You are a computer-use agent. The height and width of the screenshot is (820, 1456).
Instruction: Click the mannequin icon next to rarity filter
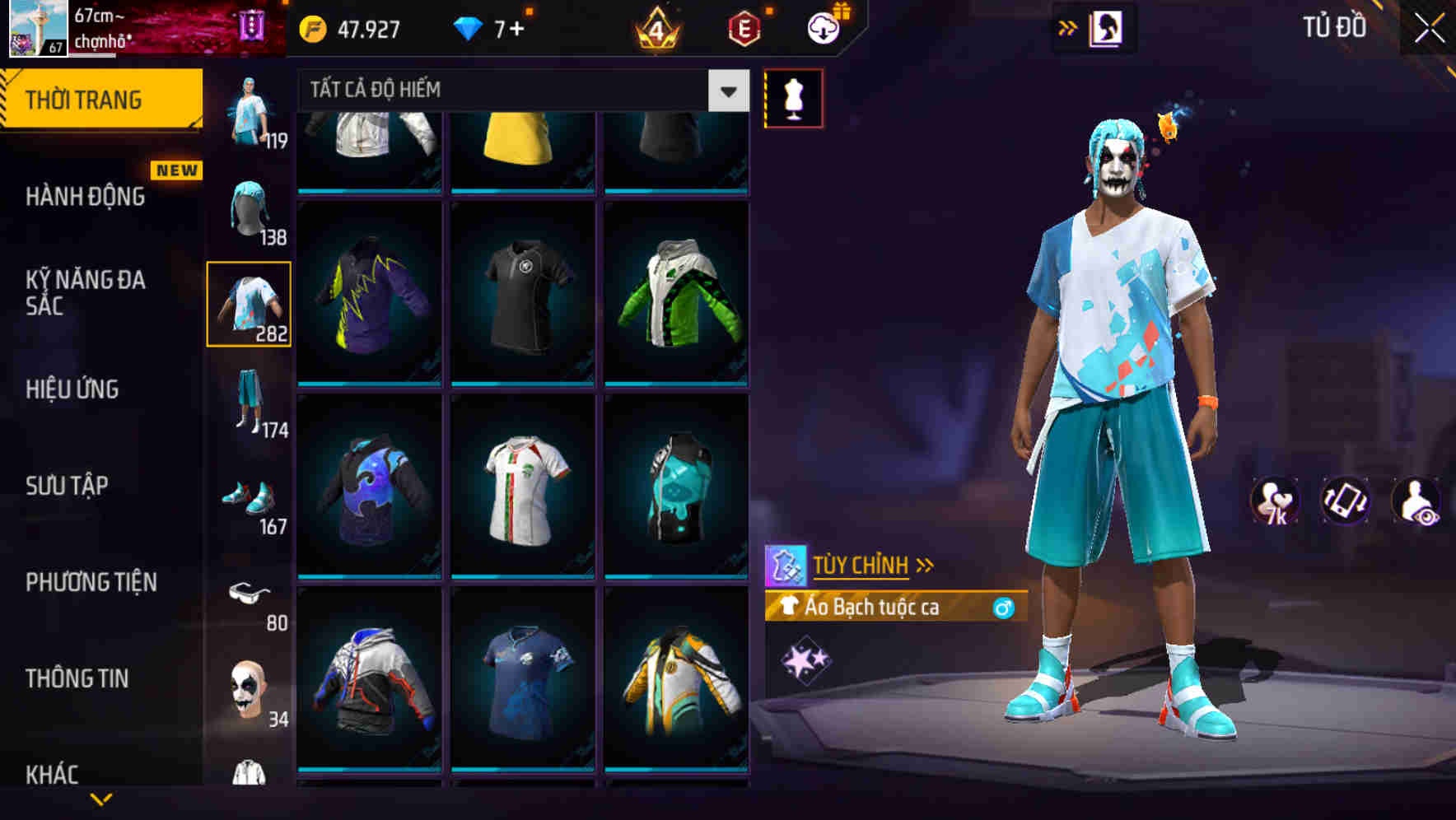(795, 97)
